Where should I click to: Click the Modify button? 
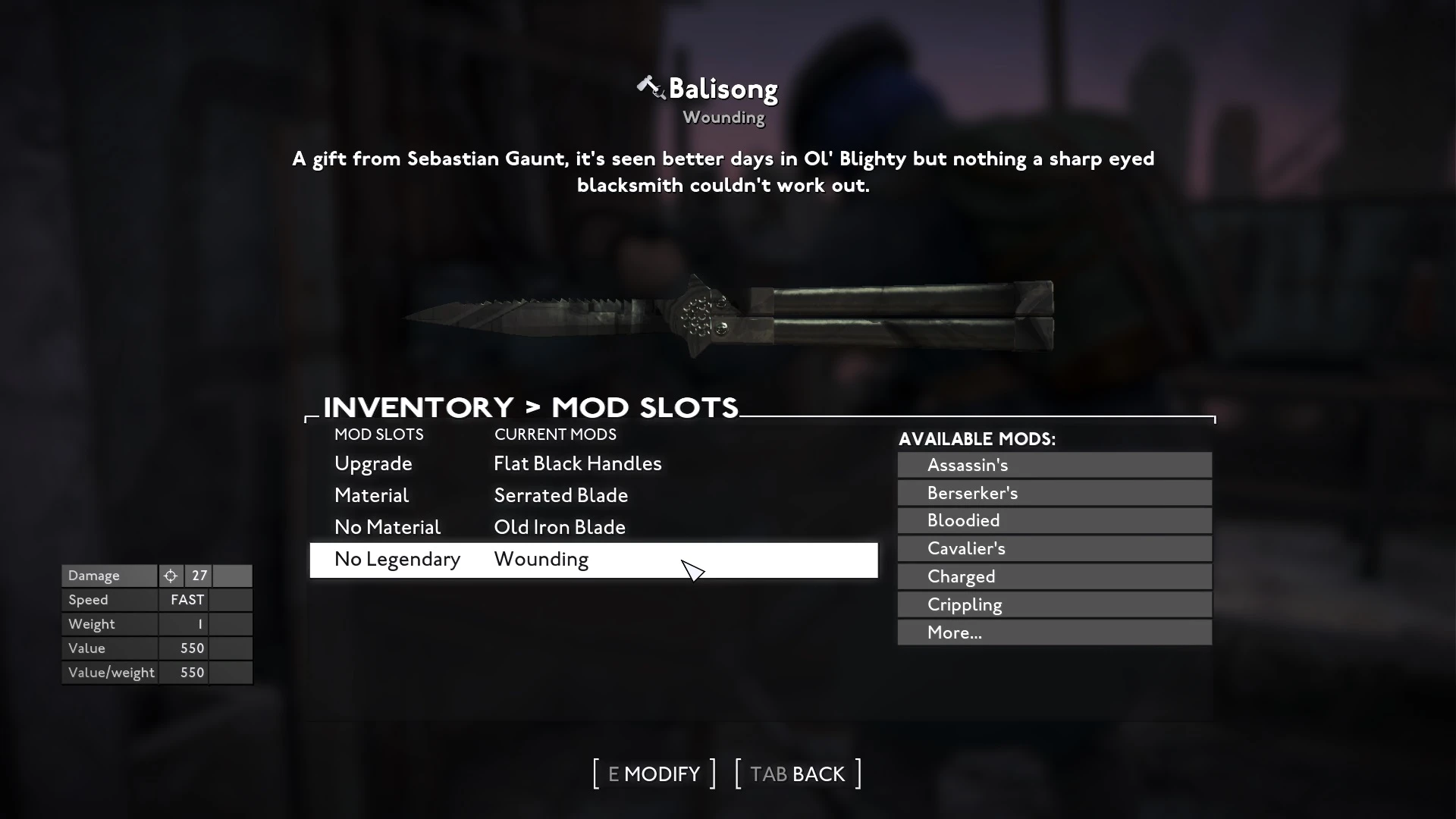point(654,774)
